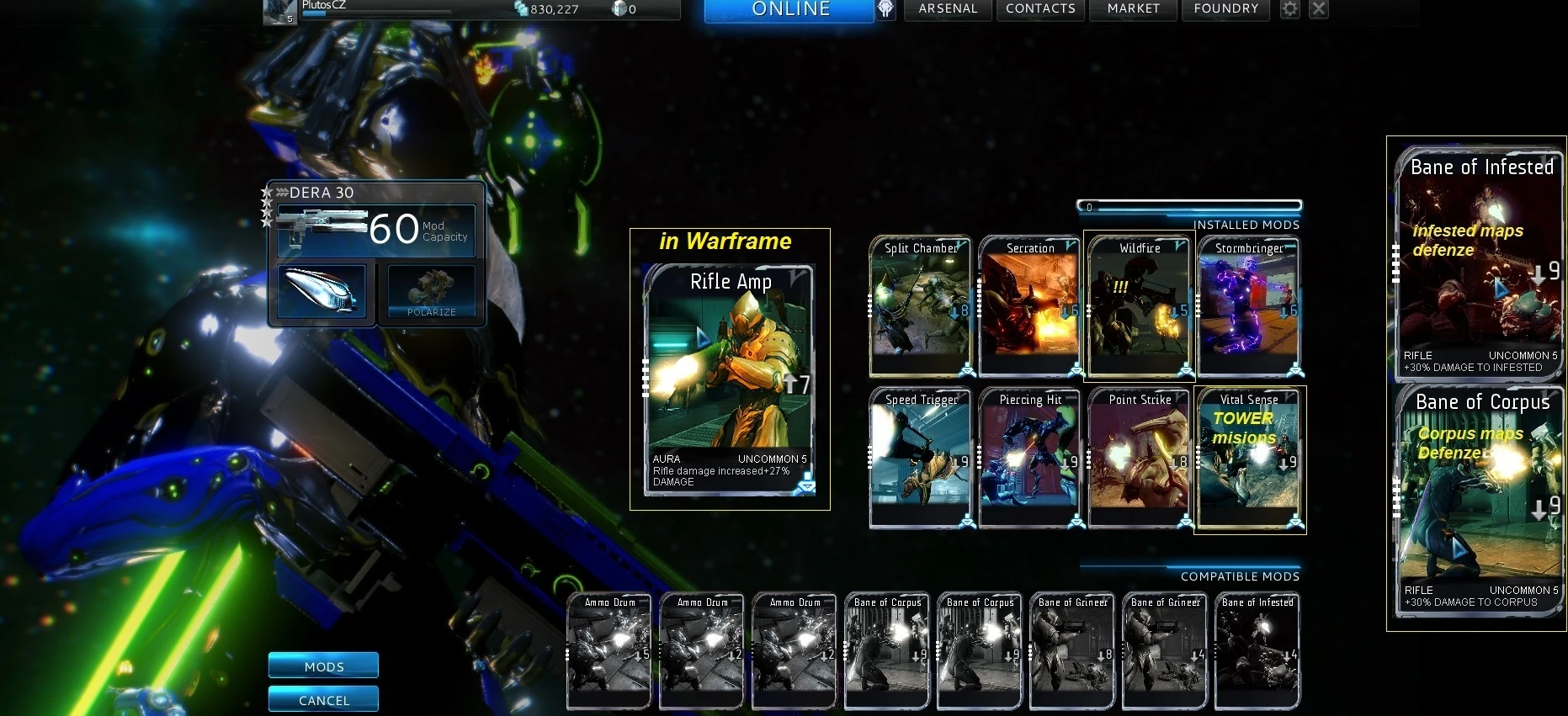Click the polarity symbol on the Serration card
This screenshot has height=716, width=1568.
tap(1071, 245)
